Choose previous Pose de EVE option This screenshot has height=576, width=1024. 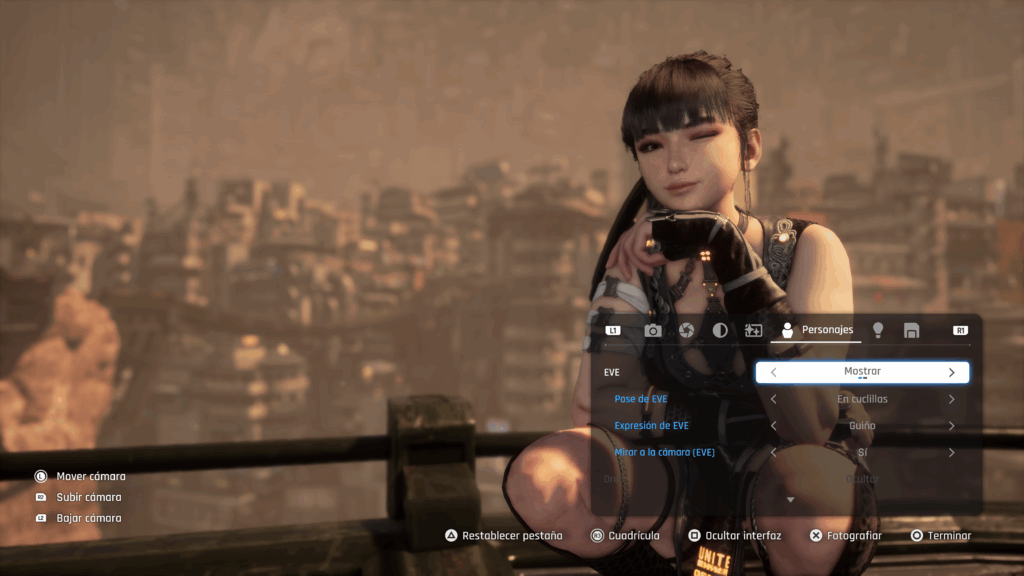pos(773,399)
